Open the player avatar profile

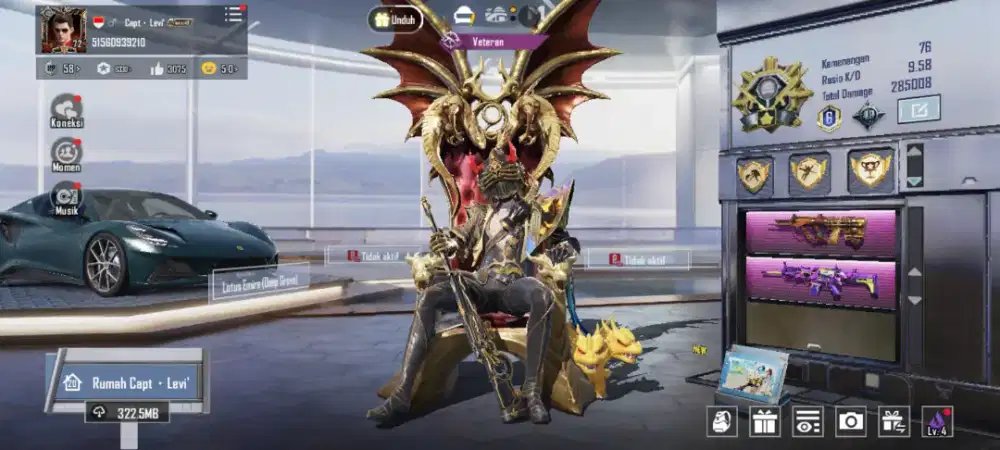(x=62, y=30)
